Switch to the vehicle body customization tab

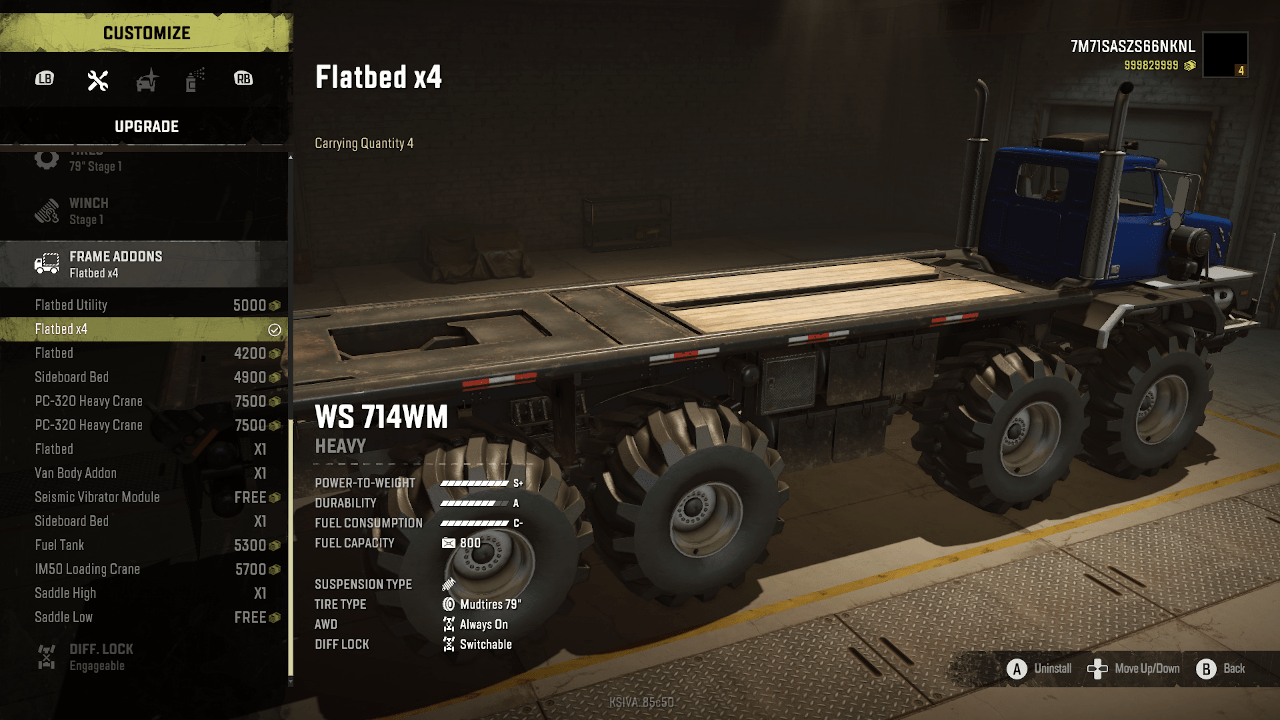pyautogui.click(x=147, y=81)
